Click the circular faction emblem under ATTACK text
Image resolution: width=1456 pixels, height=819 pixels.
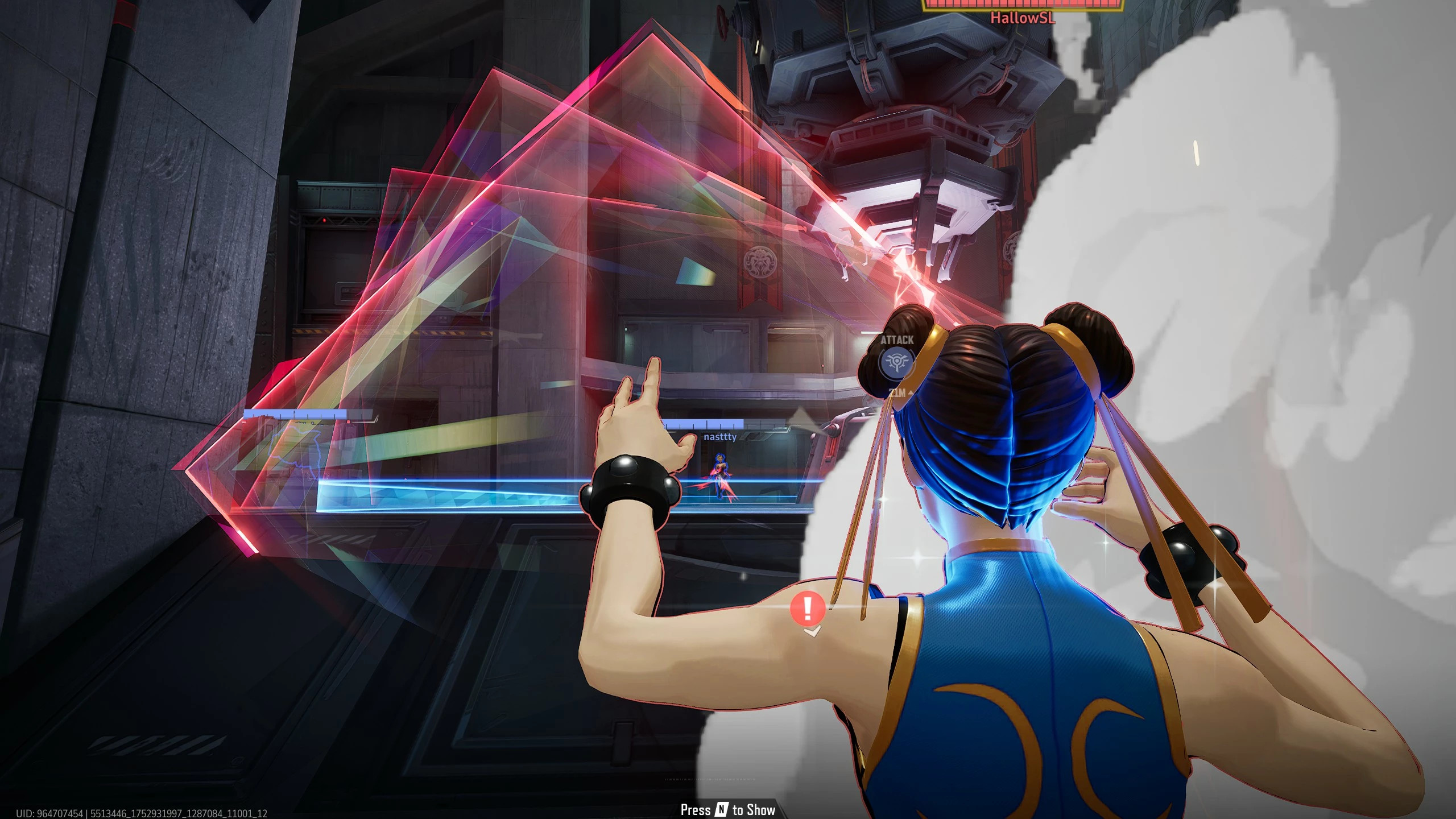pos(897,364)
